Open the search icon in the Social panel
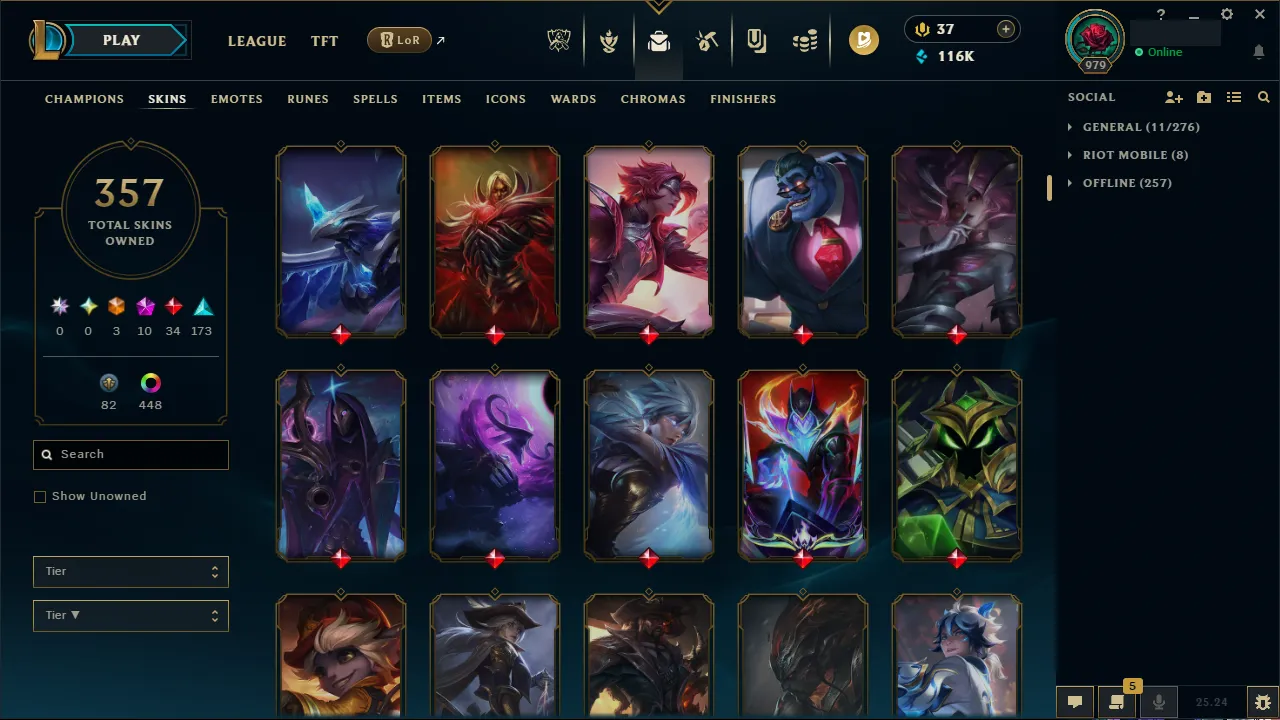 click(1263, 97)
